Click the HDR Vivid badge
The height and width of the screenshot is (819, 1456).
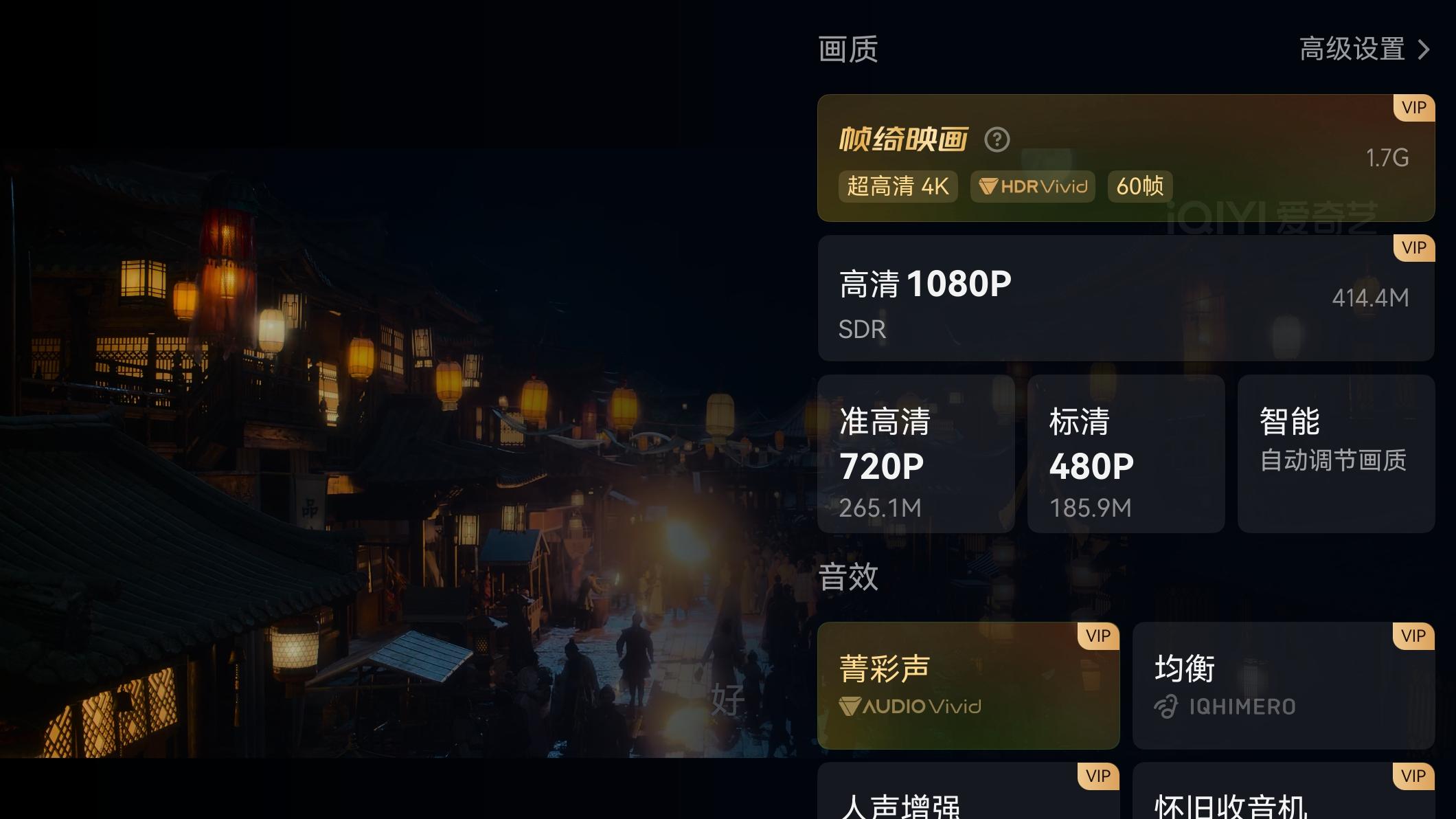pyautogui.click(x=1032, y=186)
